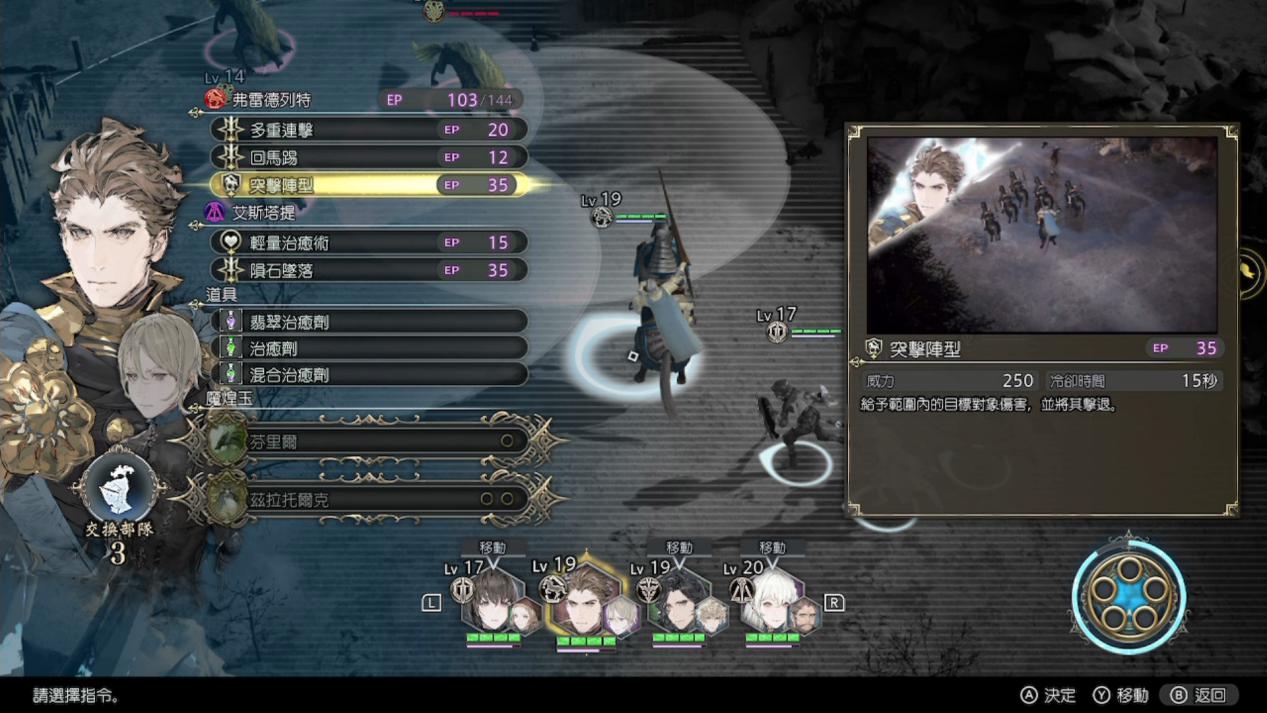1267x713 pixels.
Task: Choose the 回馬踢 skill entry
Action: [x=368, y=157]
